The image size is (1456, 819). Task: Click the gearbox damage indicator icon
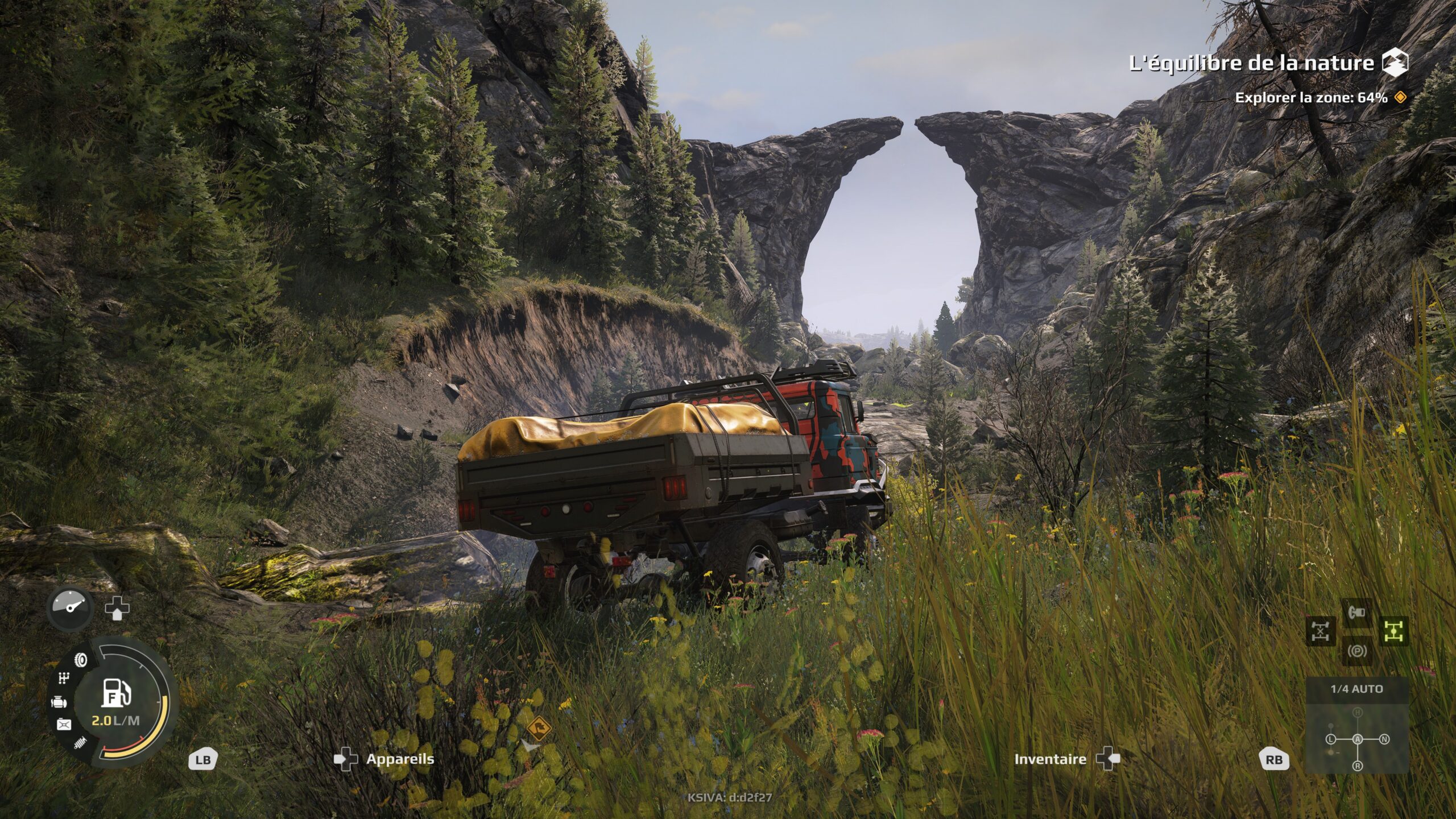(x=63, y=677)
